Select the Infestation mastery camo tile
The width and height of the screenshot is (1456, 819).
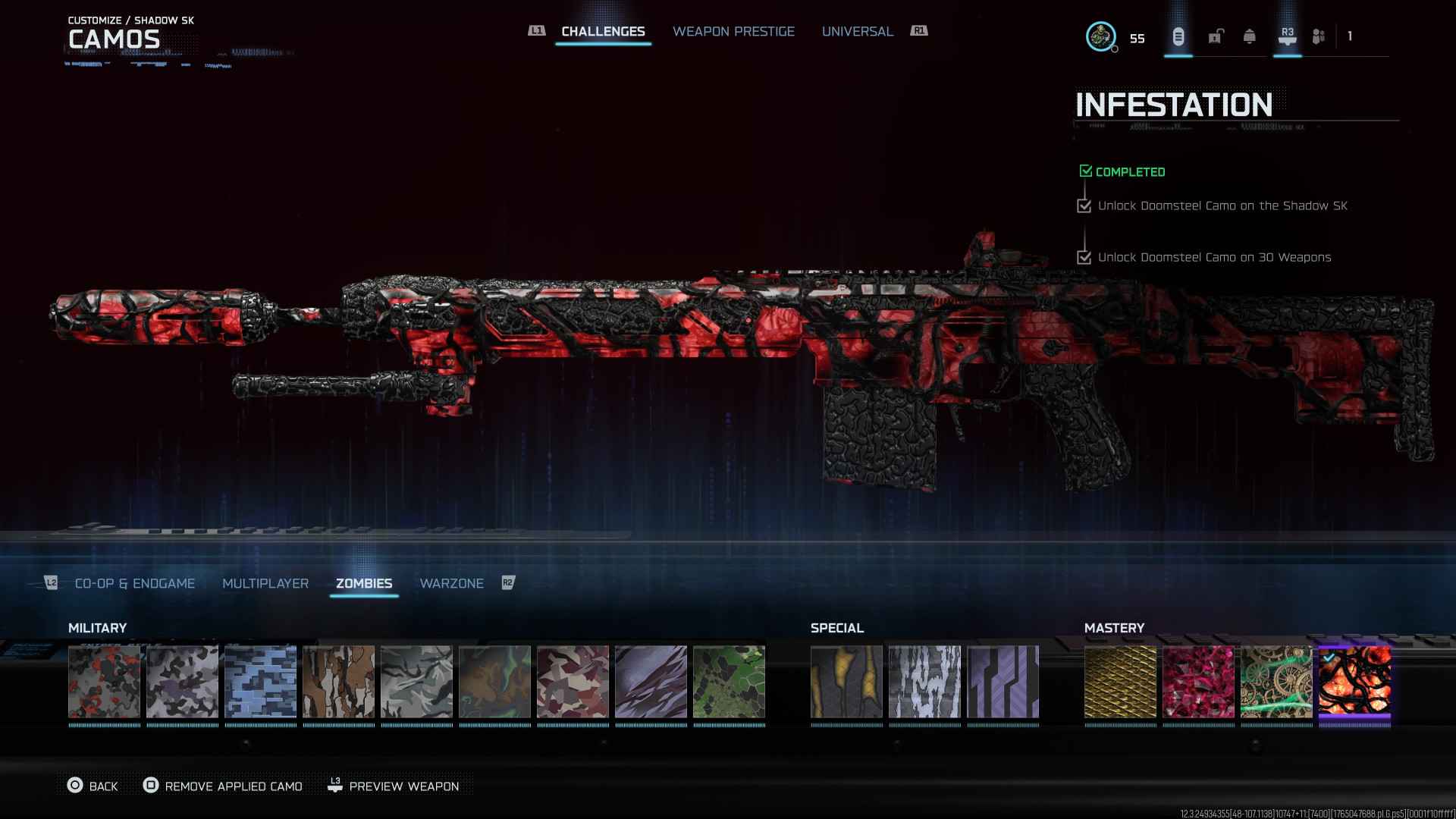[x=1354, y=682]
